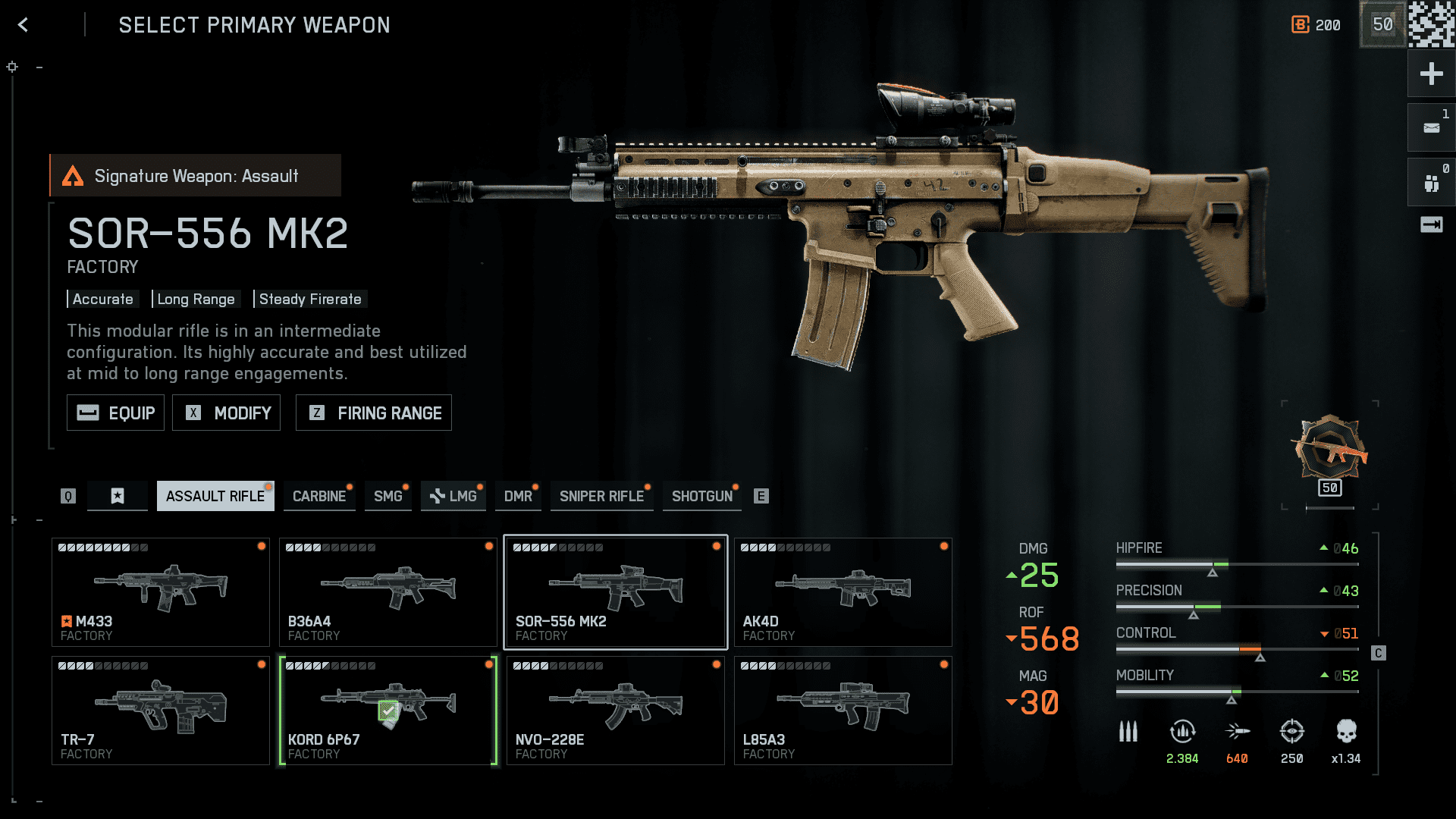1456x819 pixels.
Task: Select the M433 weapon tile
Action: (161, 592)
